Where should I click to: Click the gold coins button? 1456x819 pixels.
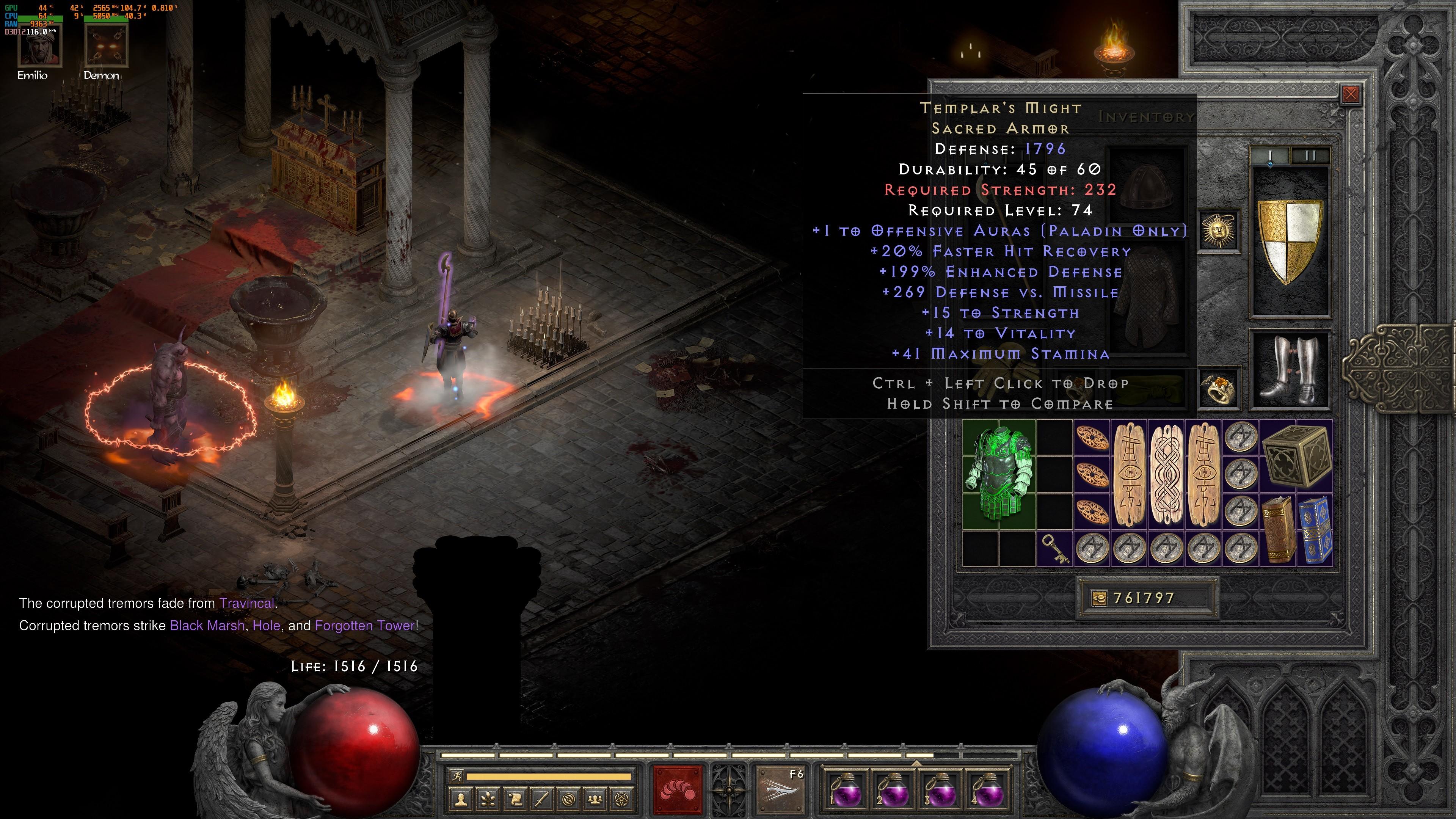pyautogui.click(x=1099, y=598)
